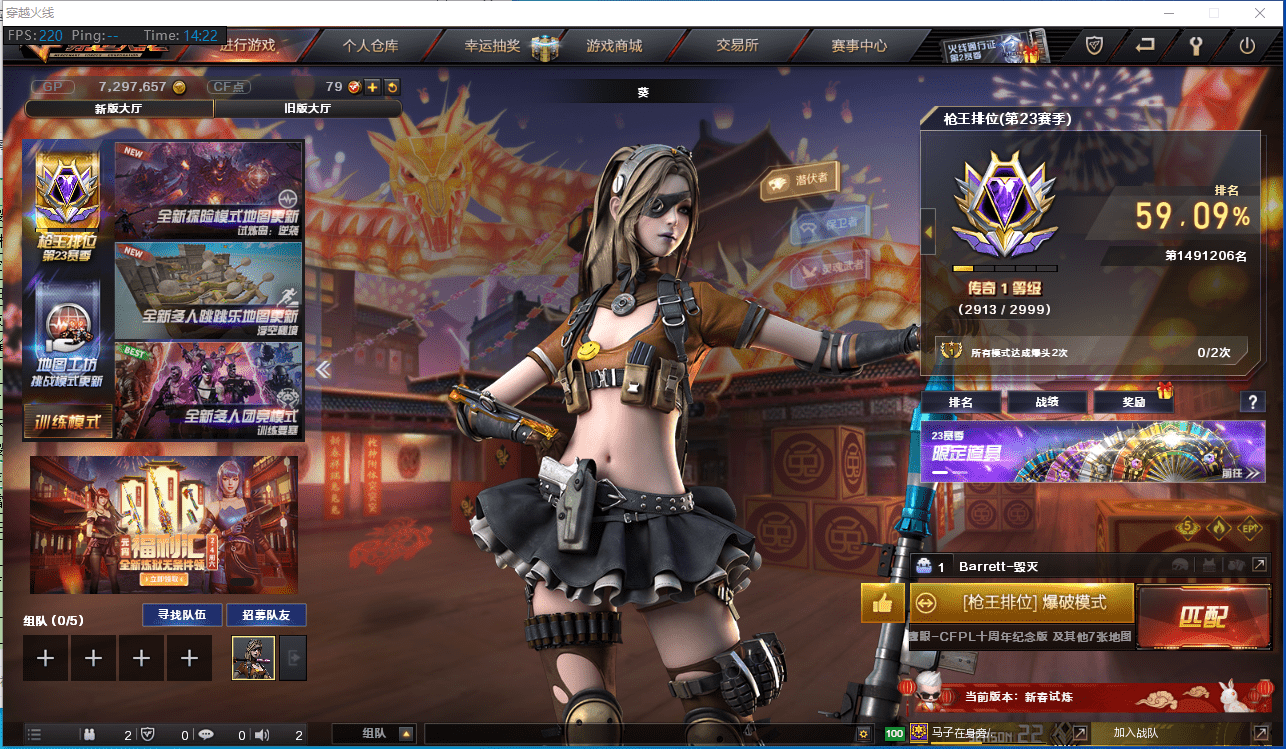Open the 交易所 trading menu
Image resolution: width=1286 pixels, height=749 pixels.
737,45
